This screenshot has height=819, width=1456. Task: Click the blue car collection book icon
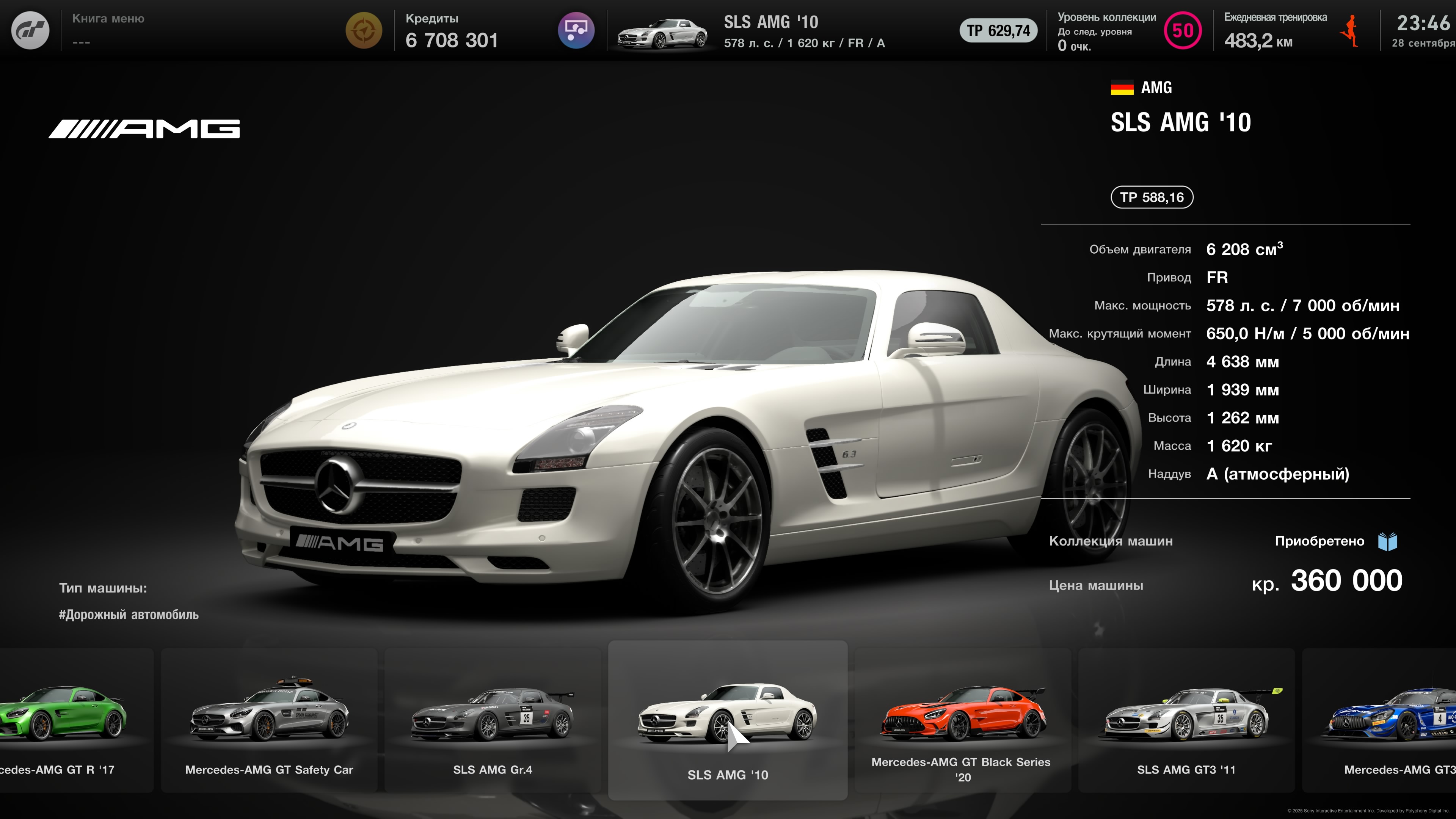coord(1388,541)
